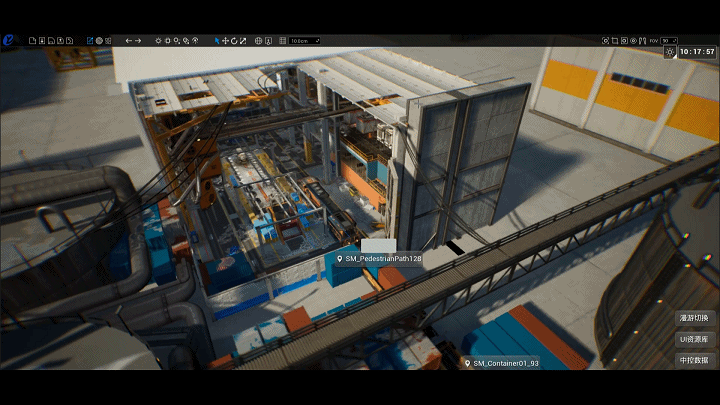Click the grid table icon in toolbar
The width and height of the screenshot is (720, 405).
tap(283, 41)
